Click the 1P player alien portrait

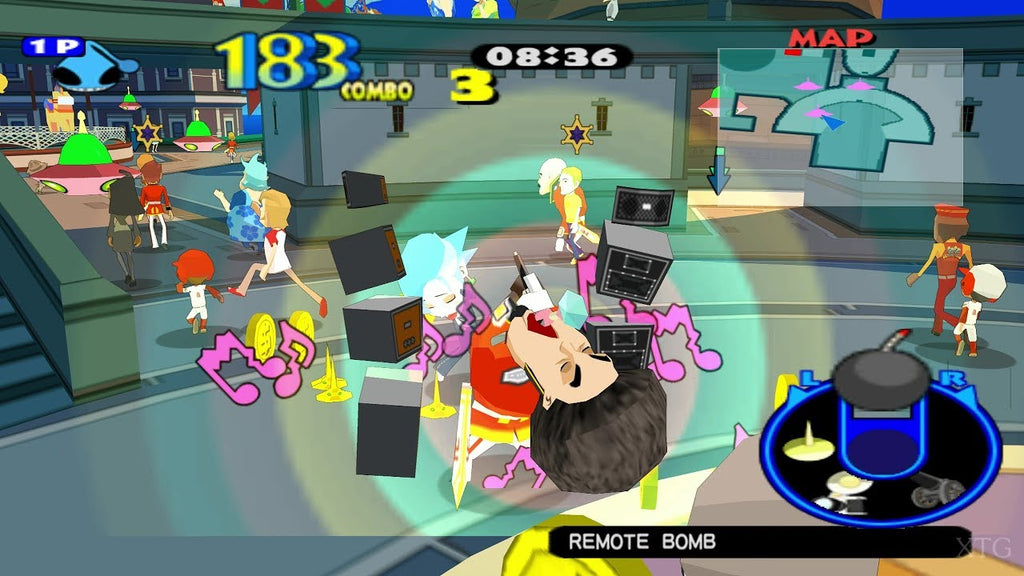(x=92, y=68)
